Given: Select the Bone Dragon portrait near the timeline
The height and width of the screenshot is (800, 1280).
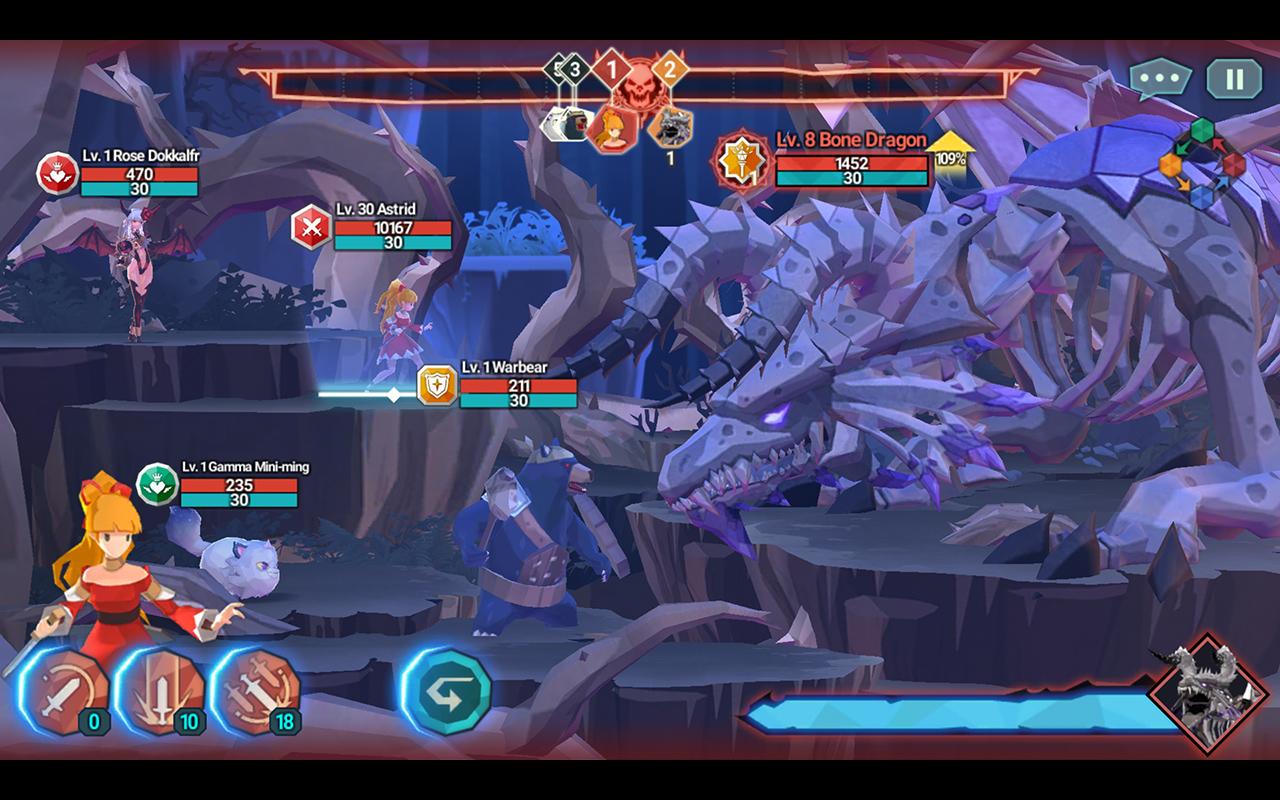Looking at the screenshot, I should click(672, 128).
